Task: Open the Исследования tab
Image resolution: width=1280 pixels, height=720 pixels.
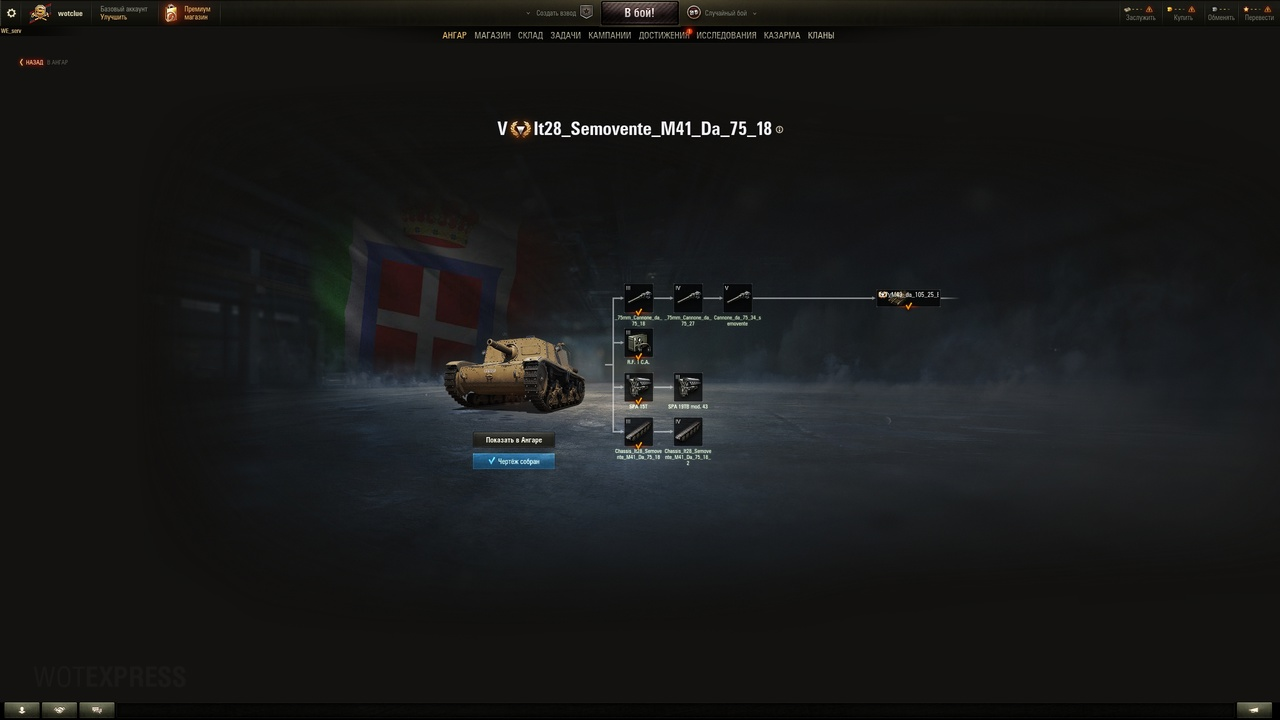Action: click(726, 35)
